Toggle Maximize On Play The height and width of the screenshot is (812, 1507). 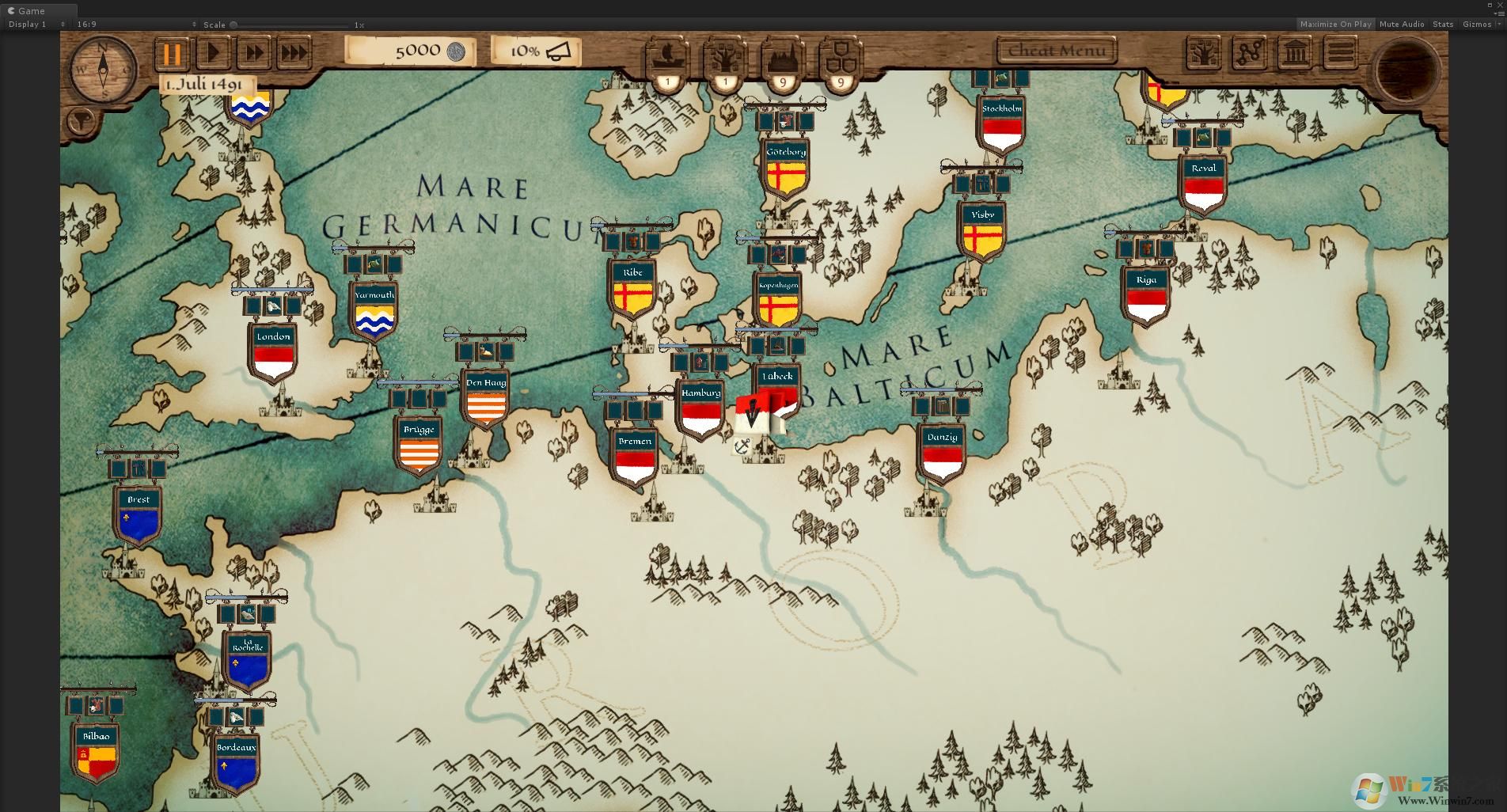[1336, 24]
